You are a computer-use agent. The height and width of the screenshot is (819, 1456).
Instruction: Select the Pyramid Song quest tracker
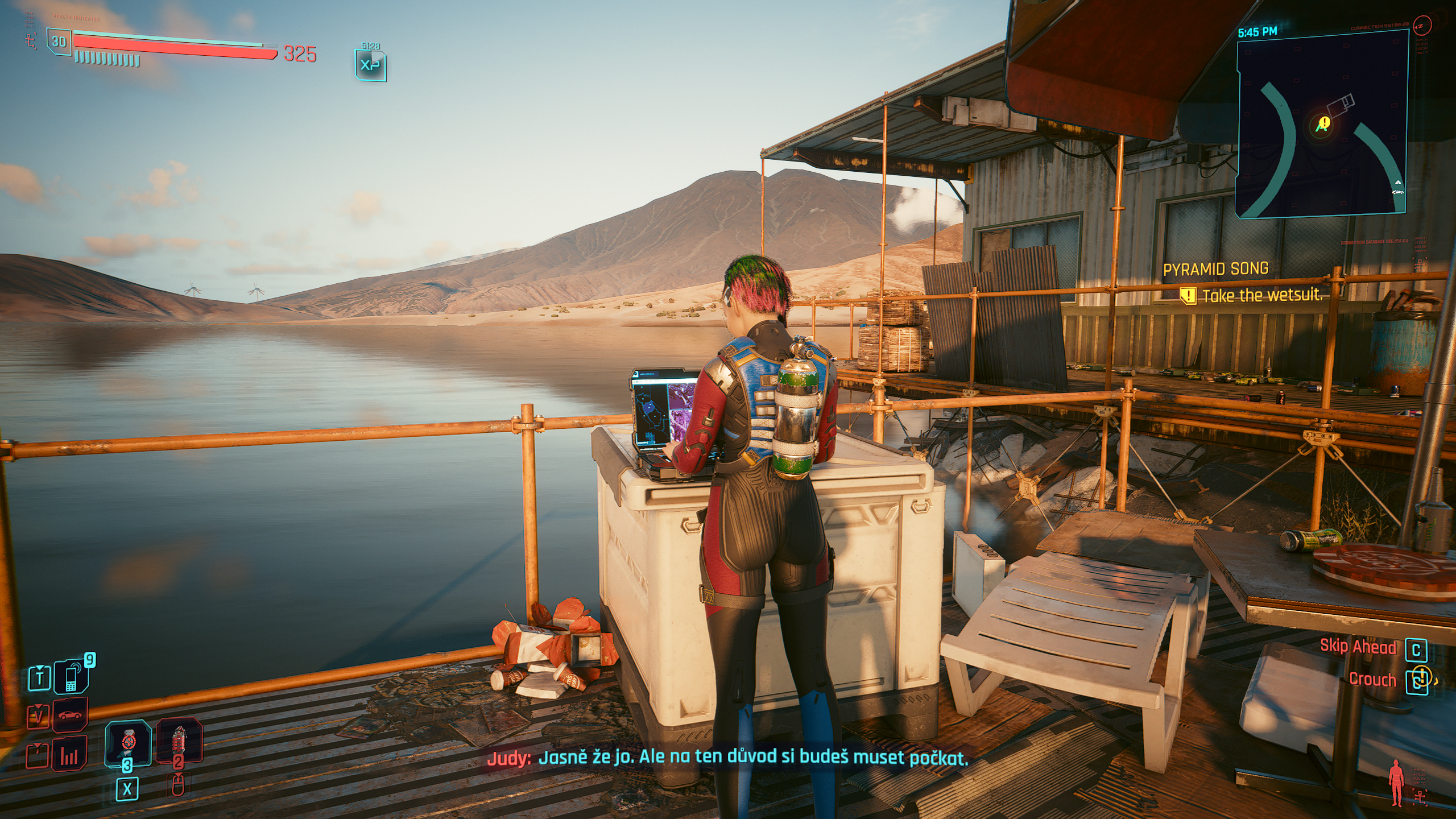[1215, 269]
